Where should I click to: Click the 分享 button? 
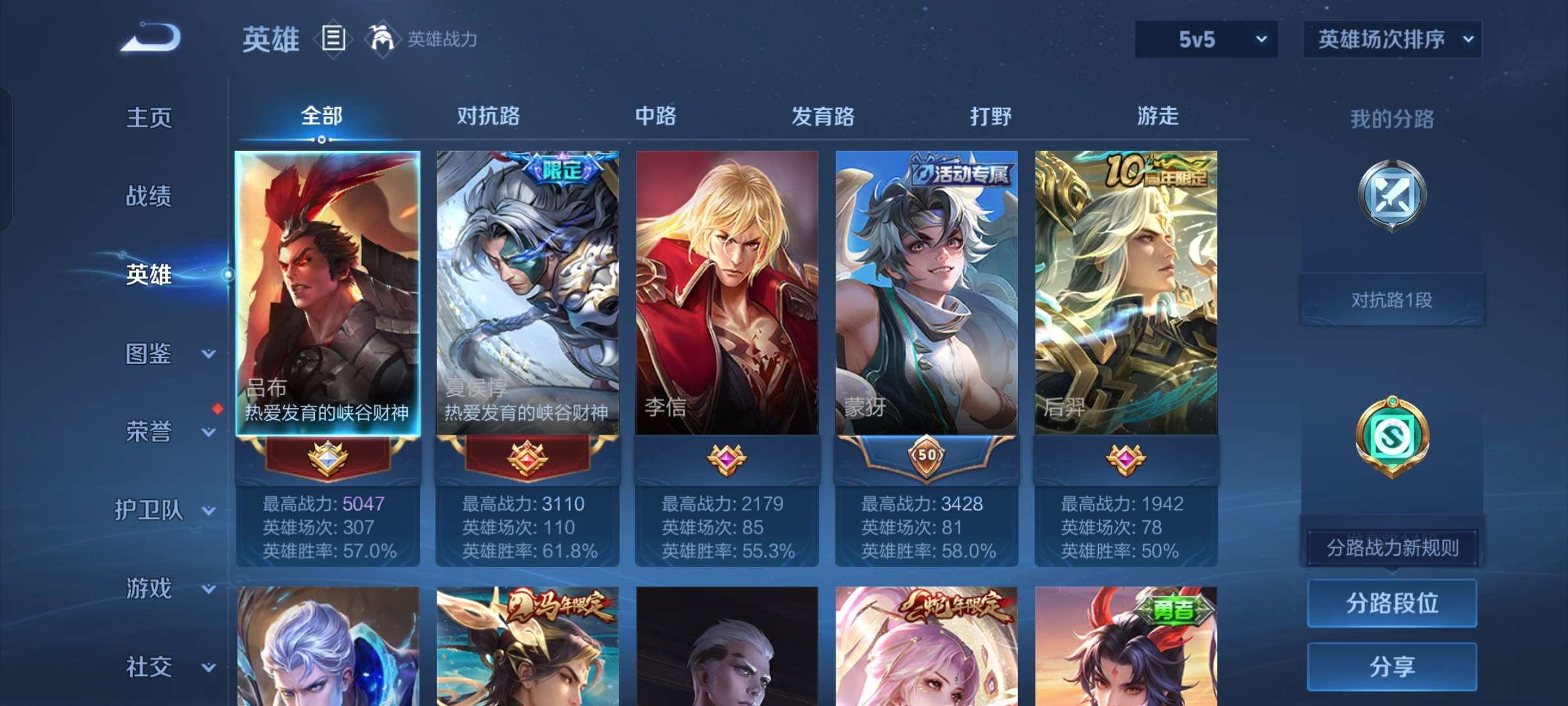(x=1392, y=667)
